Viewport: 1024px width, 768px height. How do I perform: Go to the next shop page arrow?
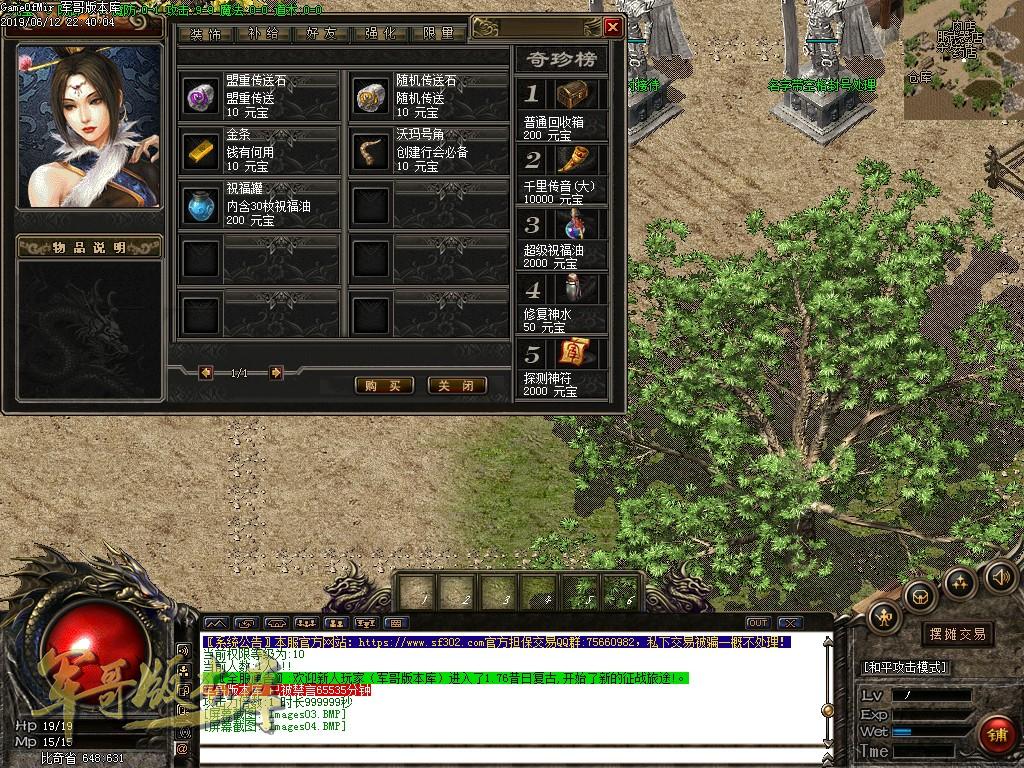click(x=276, y=373)
